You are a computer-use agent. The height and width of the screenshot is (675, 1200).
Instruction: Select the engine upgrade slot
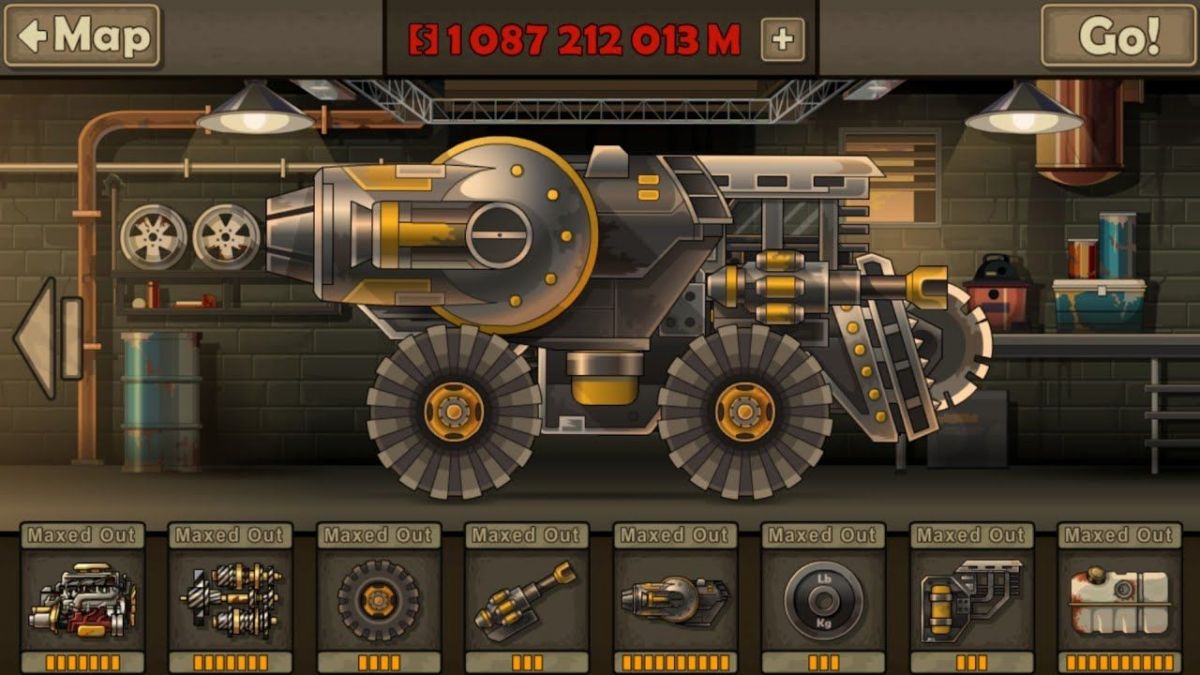coord(82,599)
